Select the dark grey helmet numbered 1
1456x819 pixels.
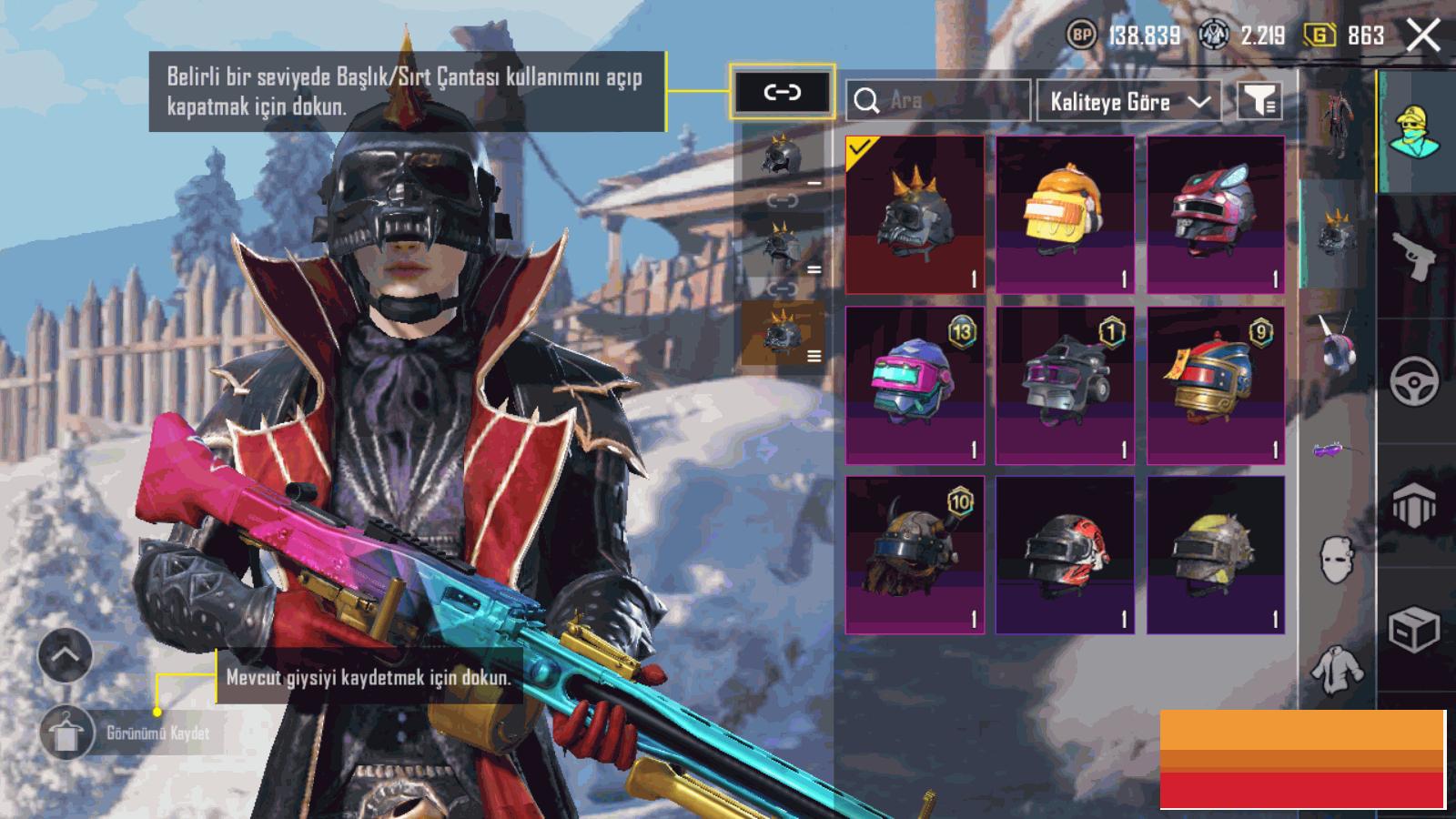(x=1065, y=385)
